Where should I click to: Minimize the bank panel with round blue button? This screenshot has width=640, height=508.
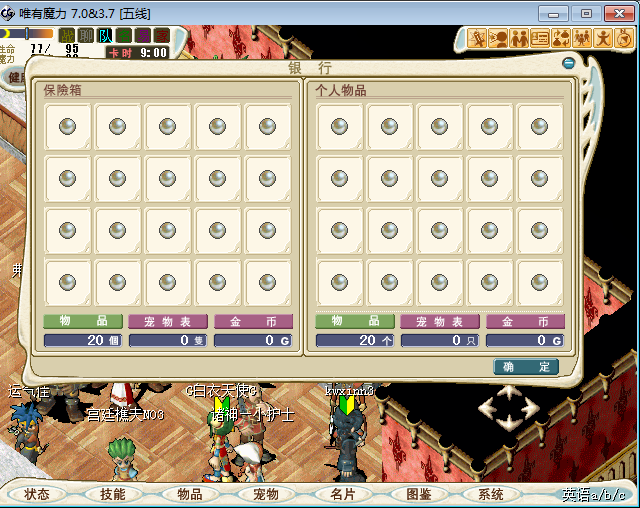pyautogui.click(x=568, y=63)
